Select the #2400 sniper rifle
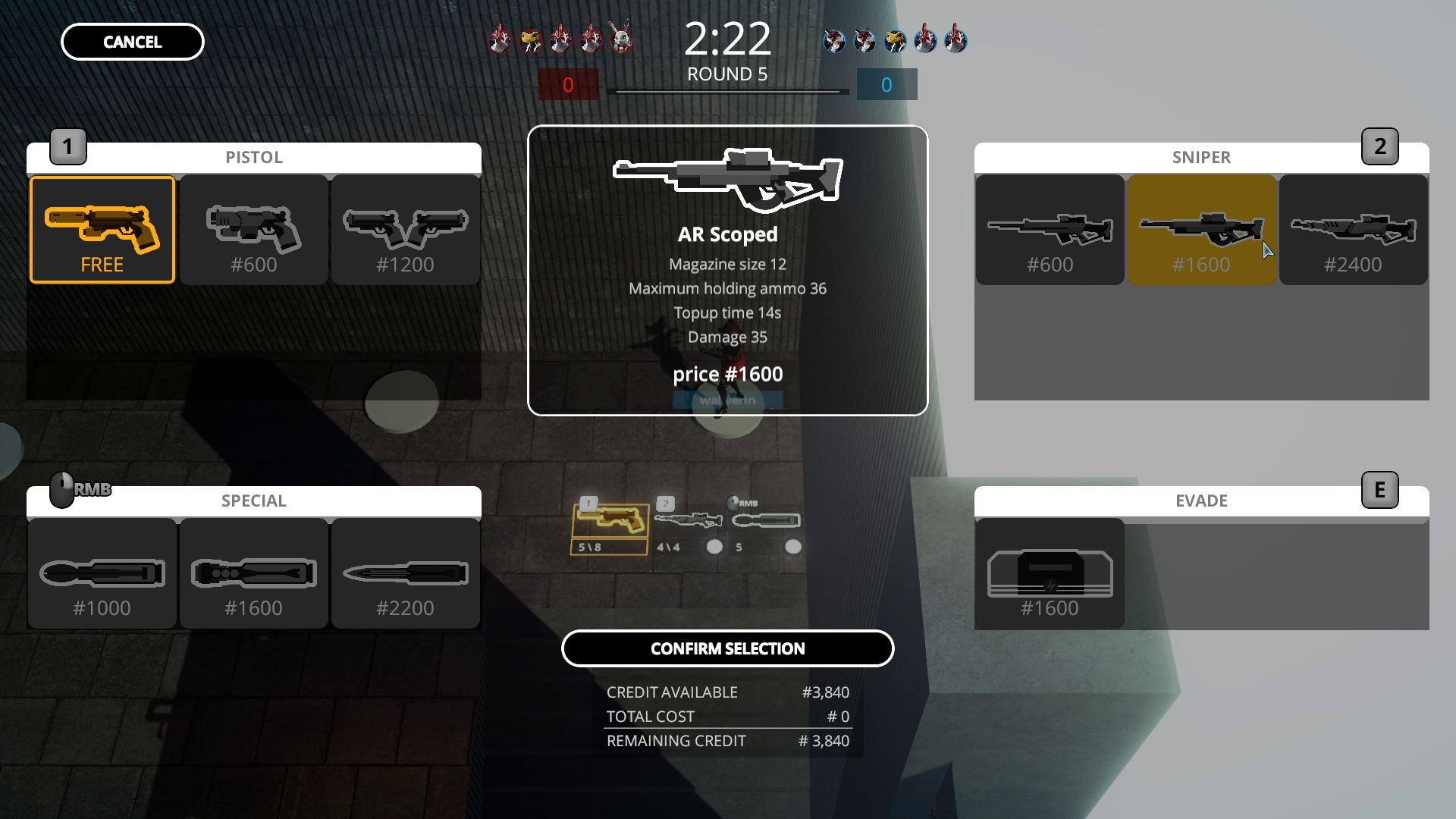Image resolution: width=1456 pixels, height=819 pixels. (1354, 229)
